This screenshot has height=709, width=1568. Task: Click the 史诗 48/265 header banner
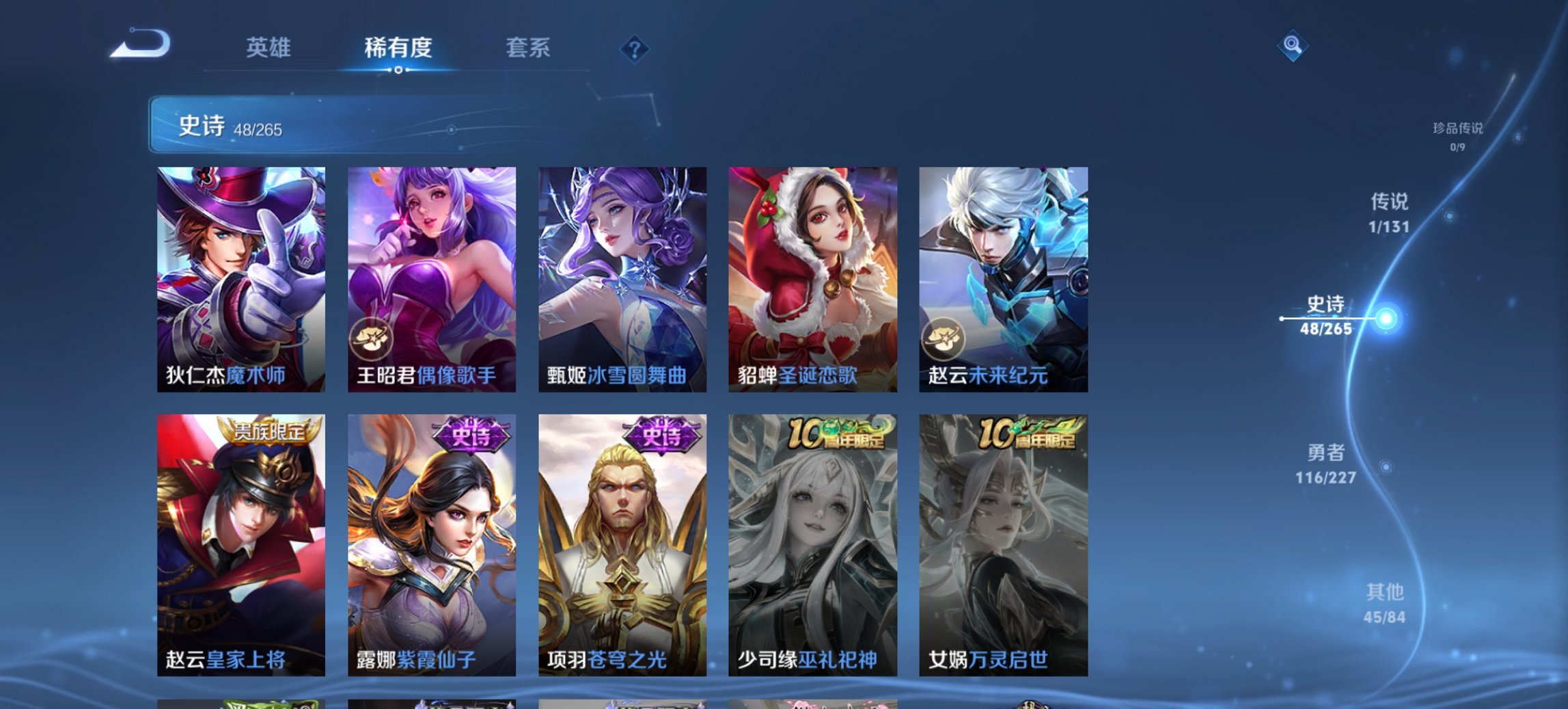287,126
